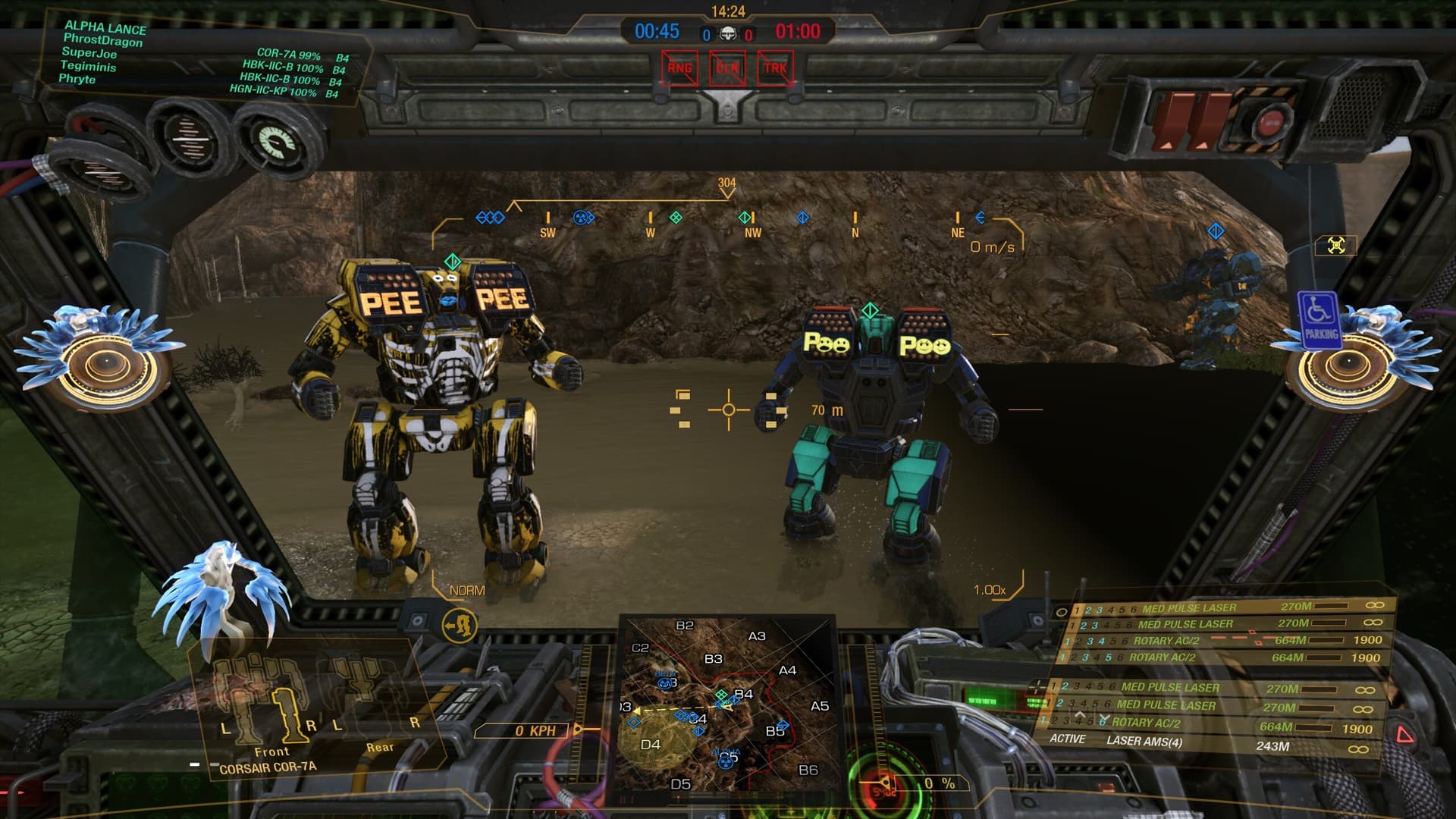Image resolution: width=1456 pixels, height=819 pixels.
Task: Click the skull icon between team scores
Action: [x=727, y=34]
